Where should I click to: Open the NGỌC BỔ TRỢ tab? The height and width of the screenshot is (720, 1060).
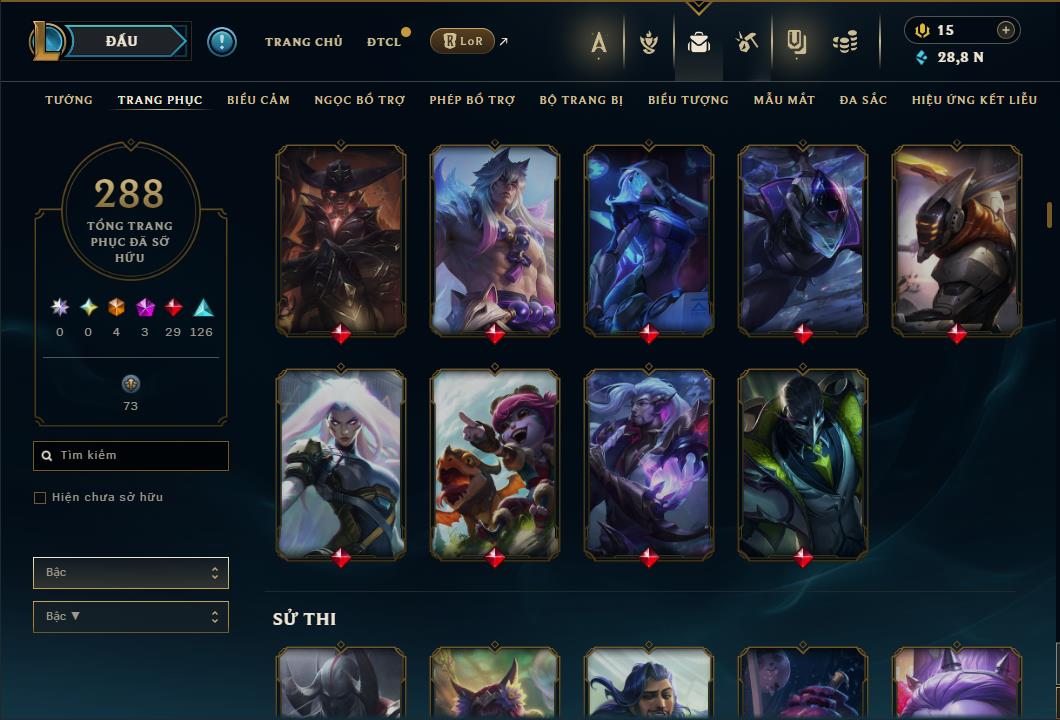coord(360,100)
